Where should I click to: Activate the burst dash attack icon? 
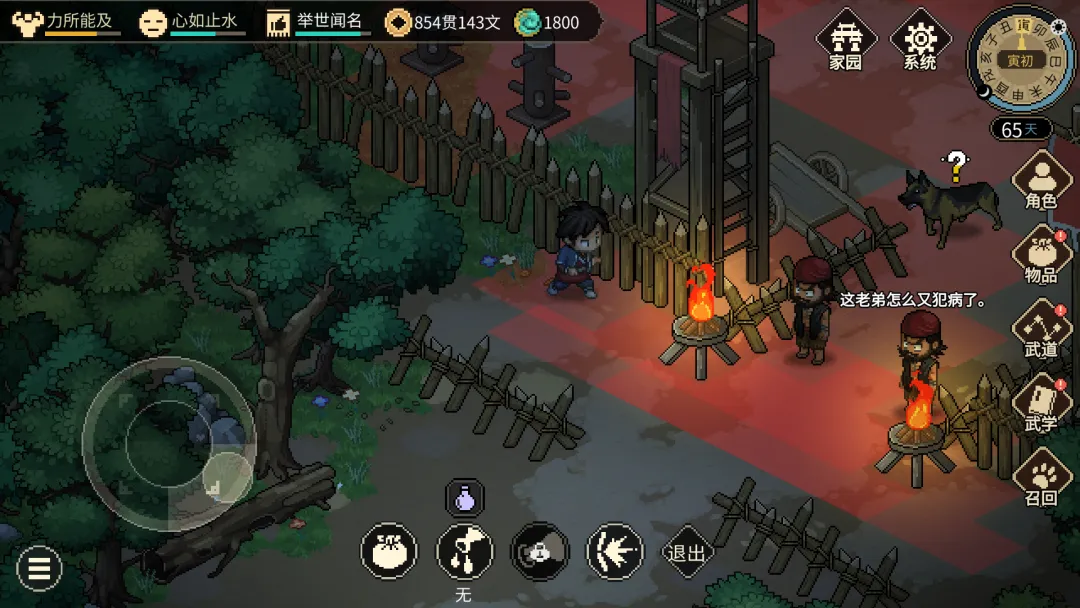[x=614, y=551]
